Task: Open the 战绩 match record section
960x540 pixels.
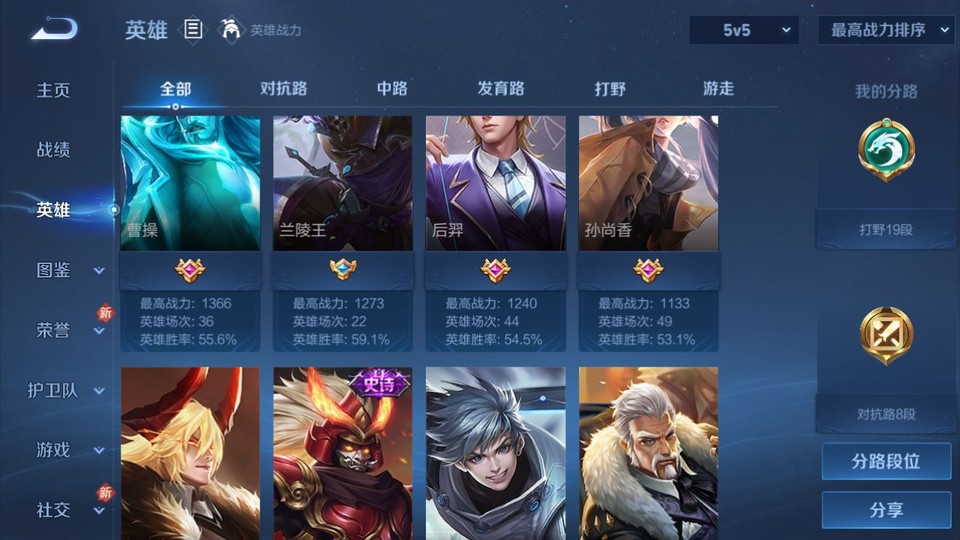Action: (x=54, y=150)
